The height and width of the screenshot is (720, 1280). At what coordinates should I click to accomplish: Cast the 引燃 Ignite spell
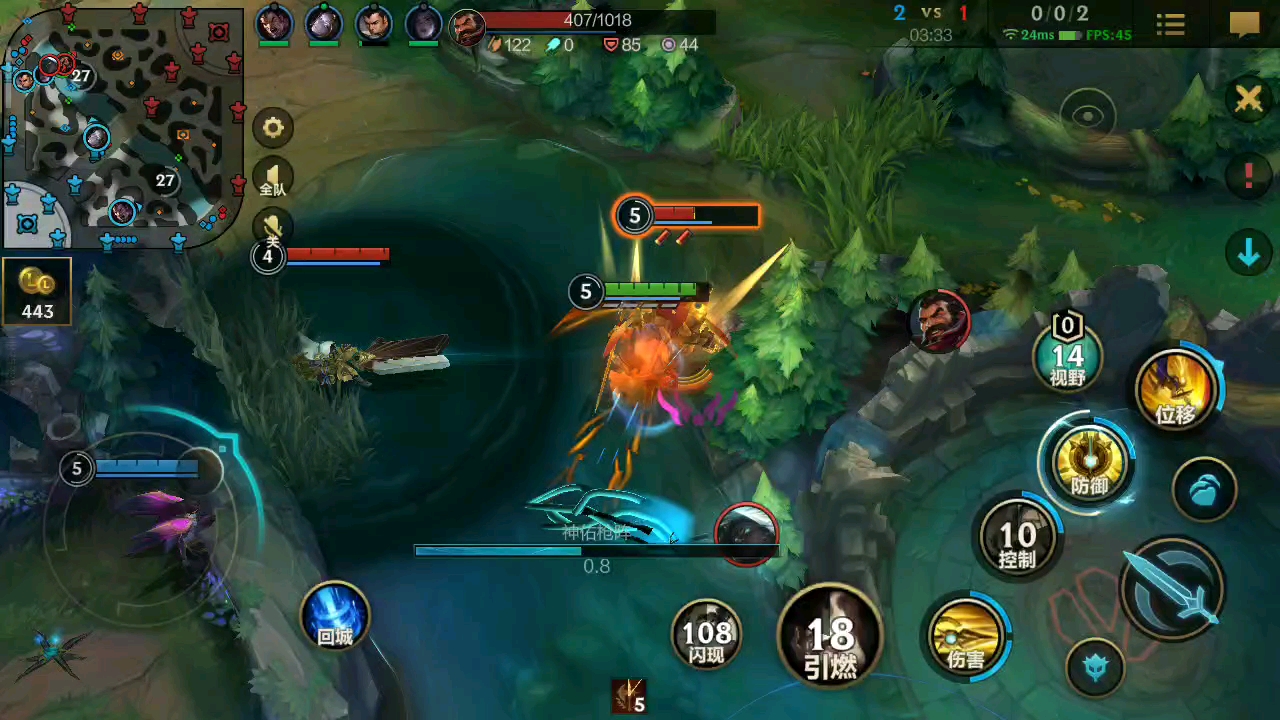830,635
